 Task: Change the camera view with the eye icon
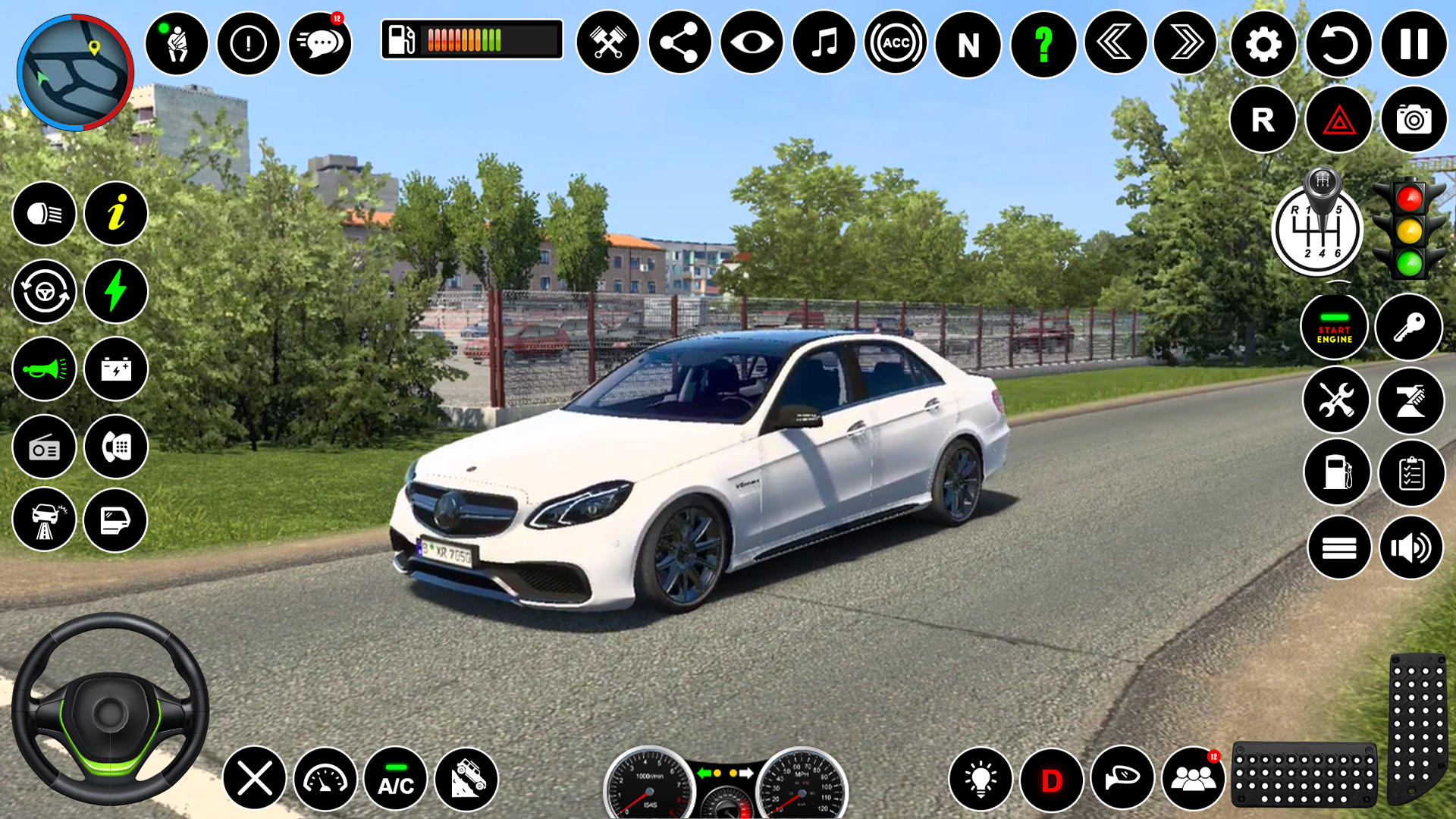click(x=752, y=42)
